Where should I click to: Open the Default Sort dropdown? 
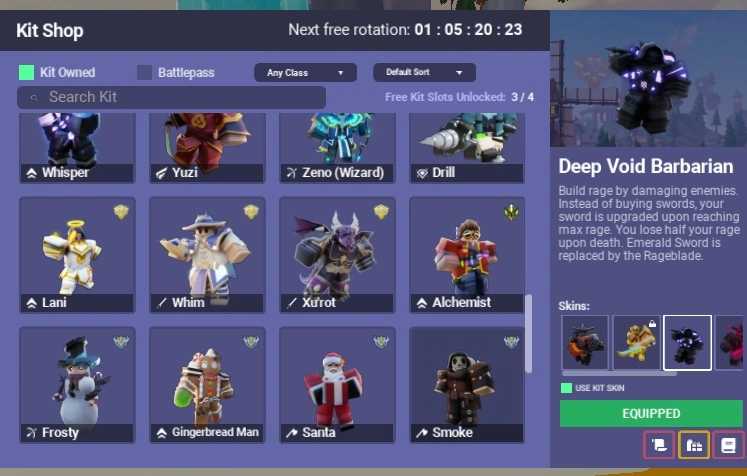[x=424, y=73]
